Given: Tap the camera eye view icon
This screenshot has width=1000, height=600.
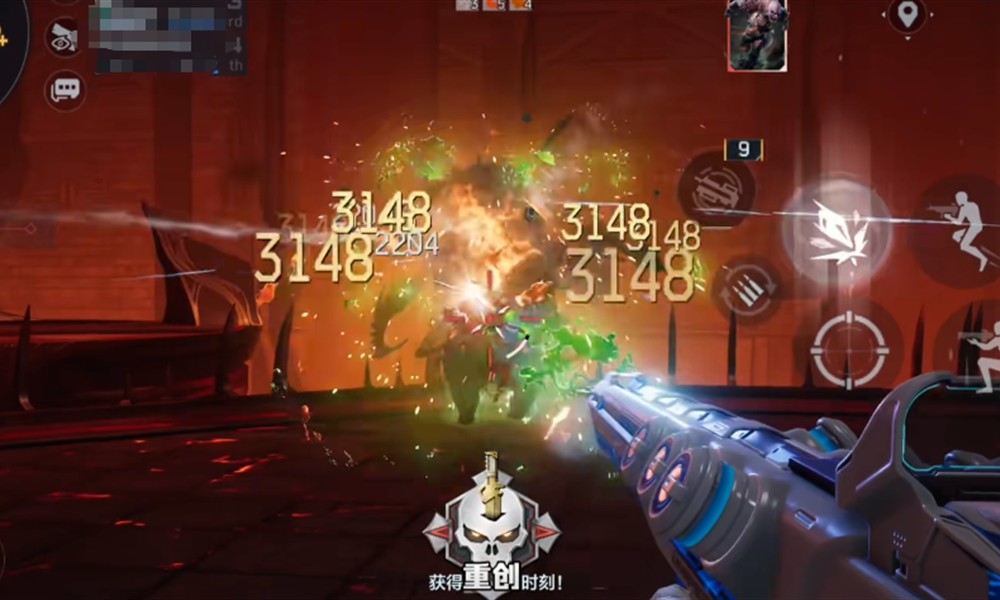Looking at the screenshot, I should click(x=63, y=36).
